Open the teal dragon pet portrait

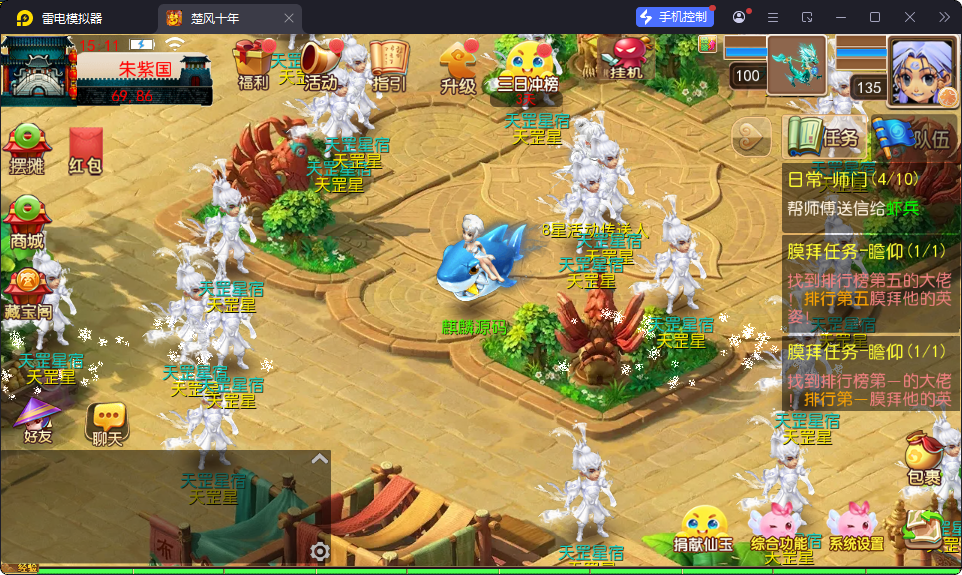click(796, 65)
